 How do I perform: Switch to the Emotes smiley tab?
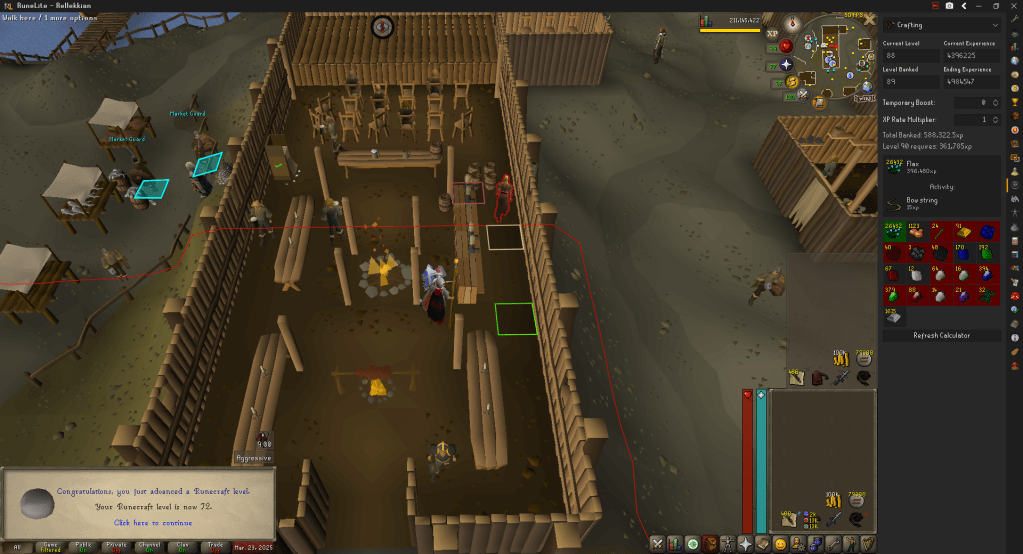779,544
